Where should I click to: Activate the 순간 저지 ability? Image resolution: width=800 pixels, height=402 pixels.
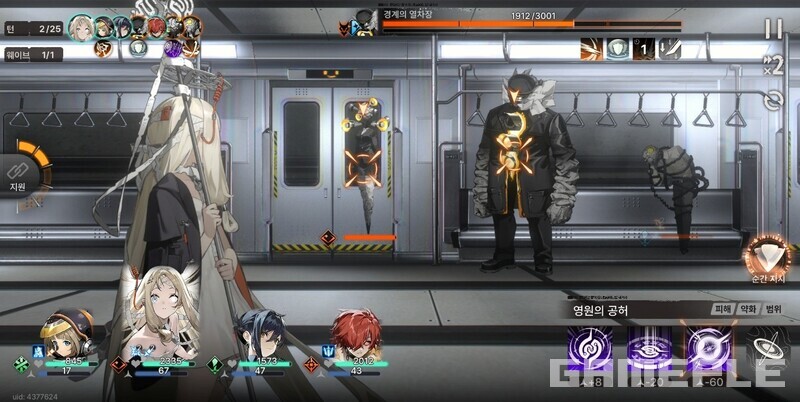coord(767,259)
